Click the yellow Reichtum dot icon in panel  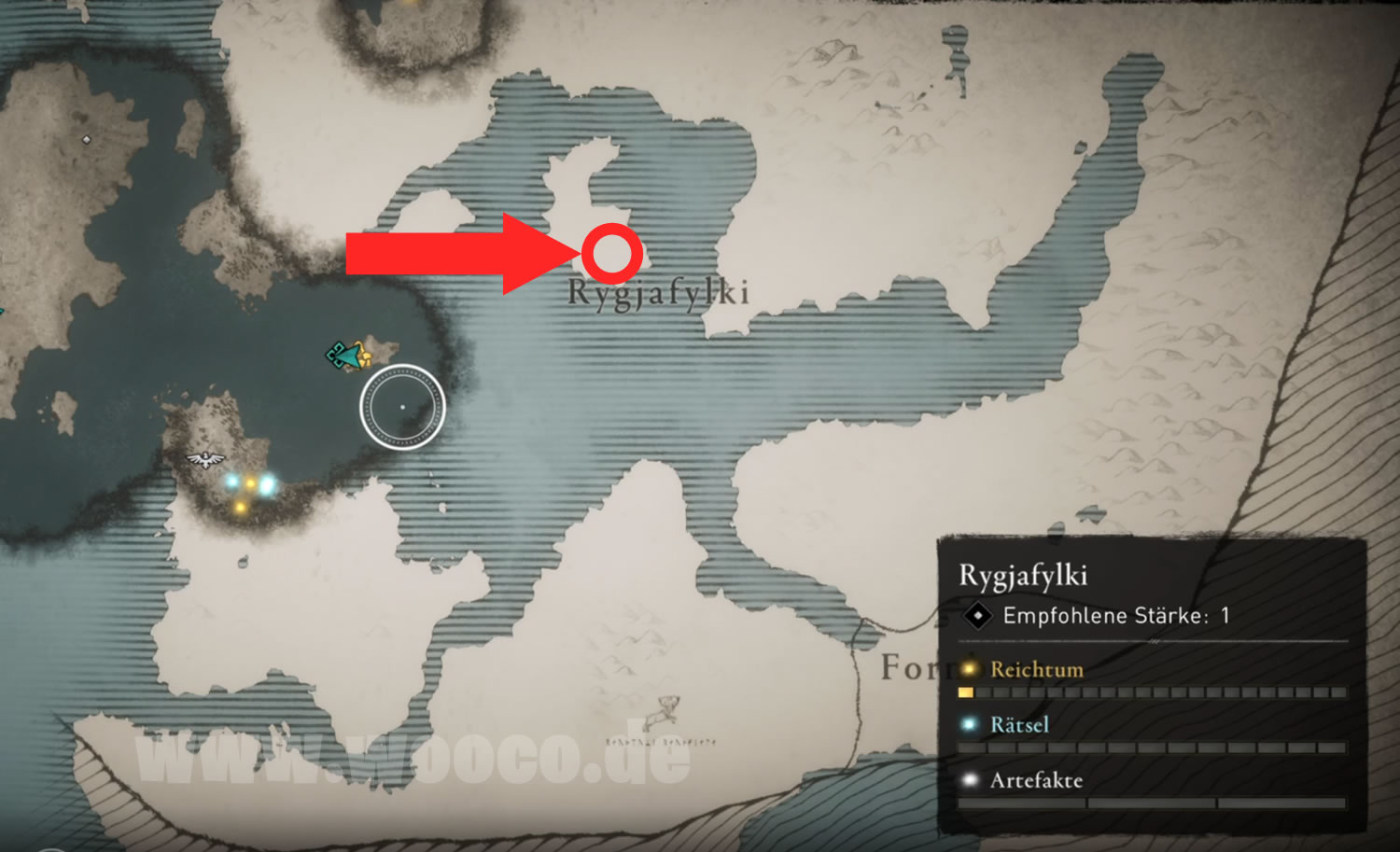click(x=970, y=670)
